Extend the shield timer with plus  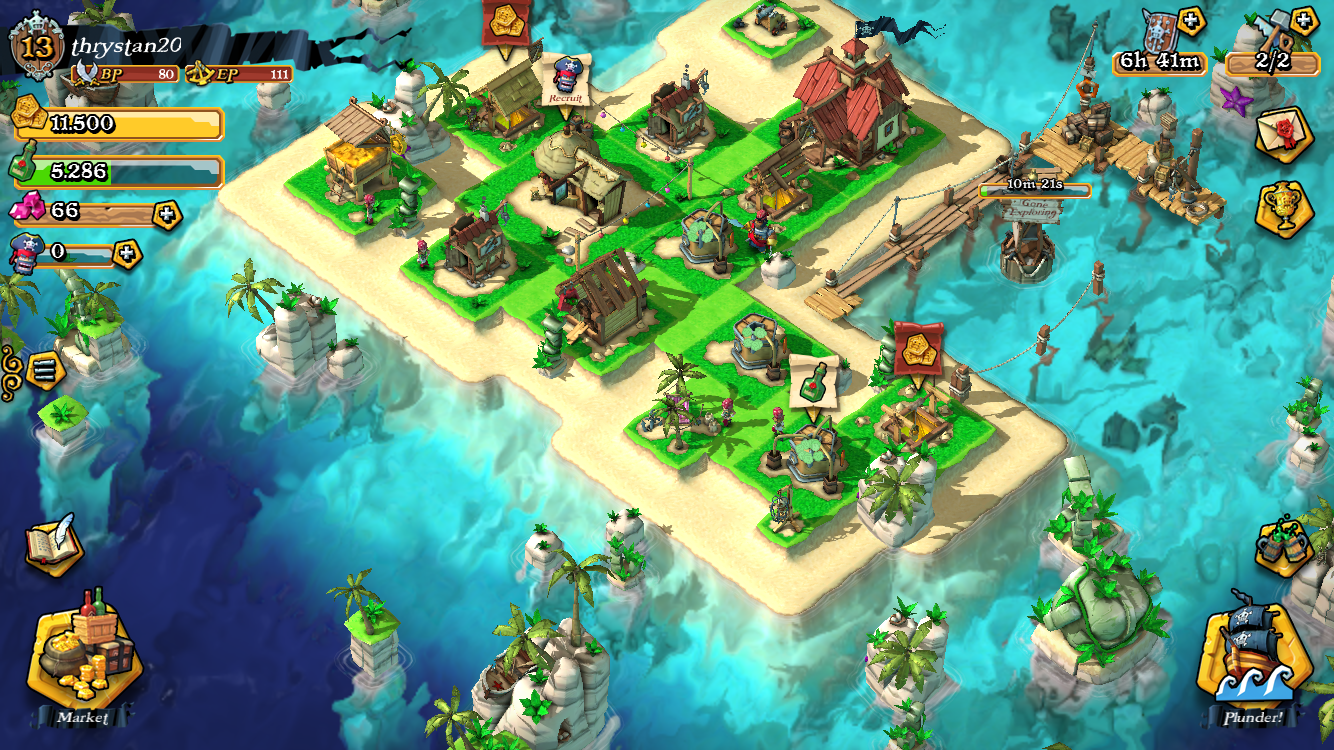(1191, 20)
